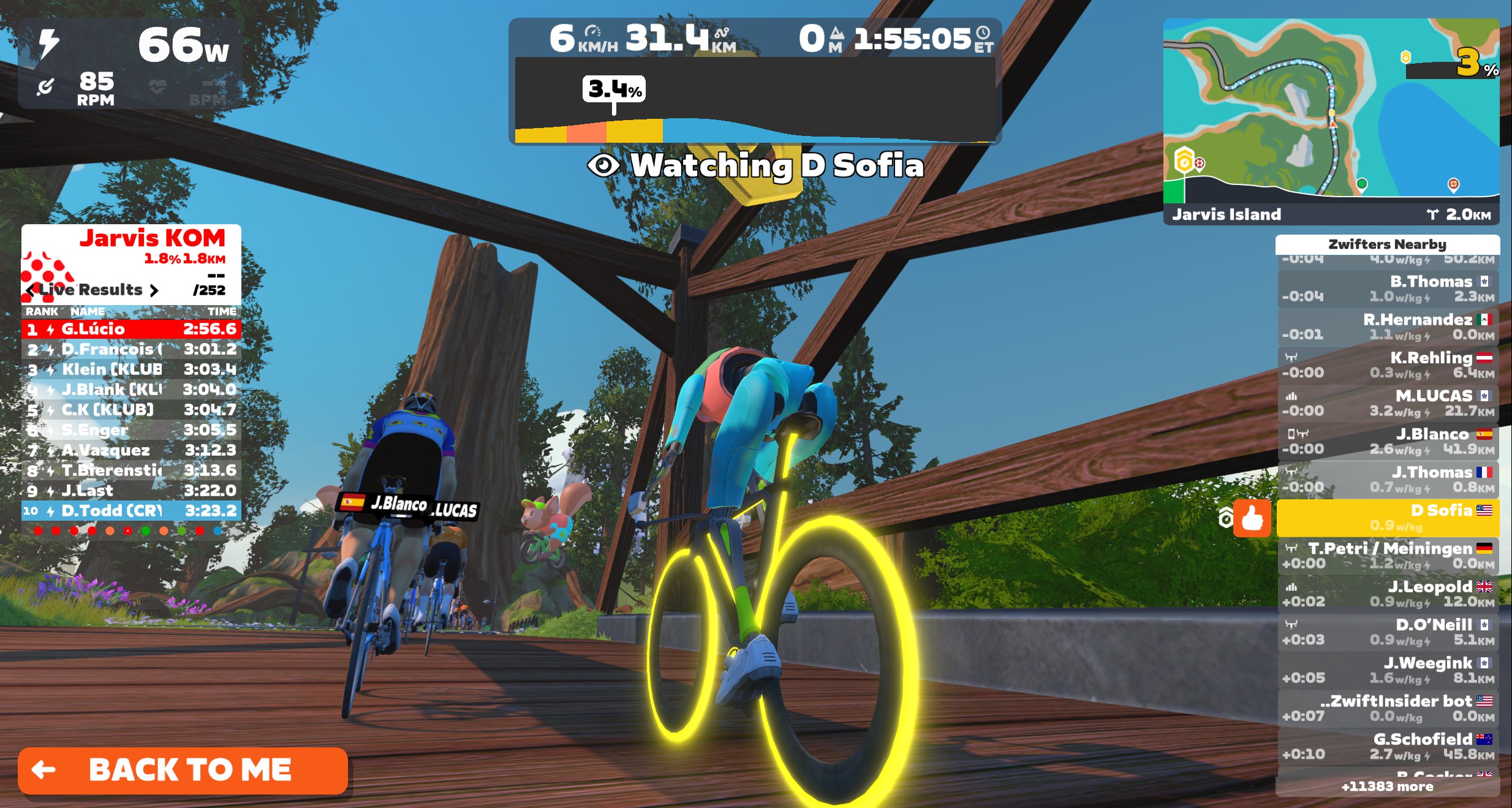Select D.Todd row in KOM results
The height and width of the screenshot is (808, 1512).
pyautogui.click(x=131, y=510)
